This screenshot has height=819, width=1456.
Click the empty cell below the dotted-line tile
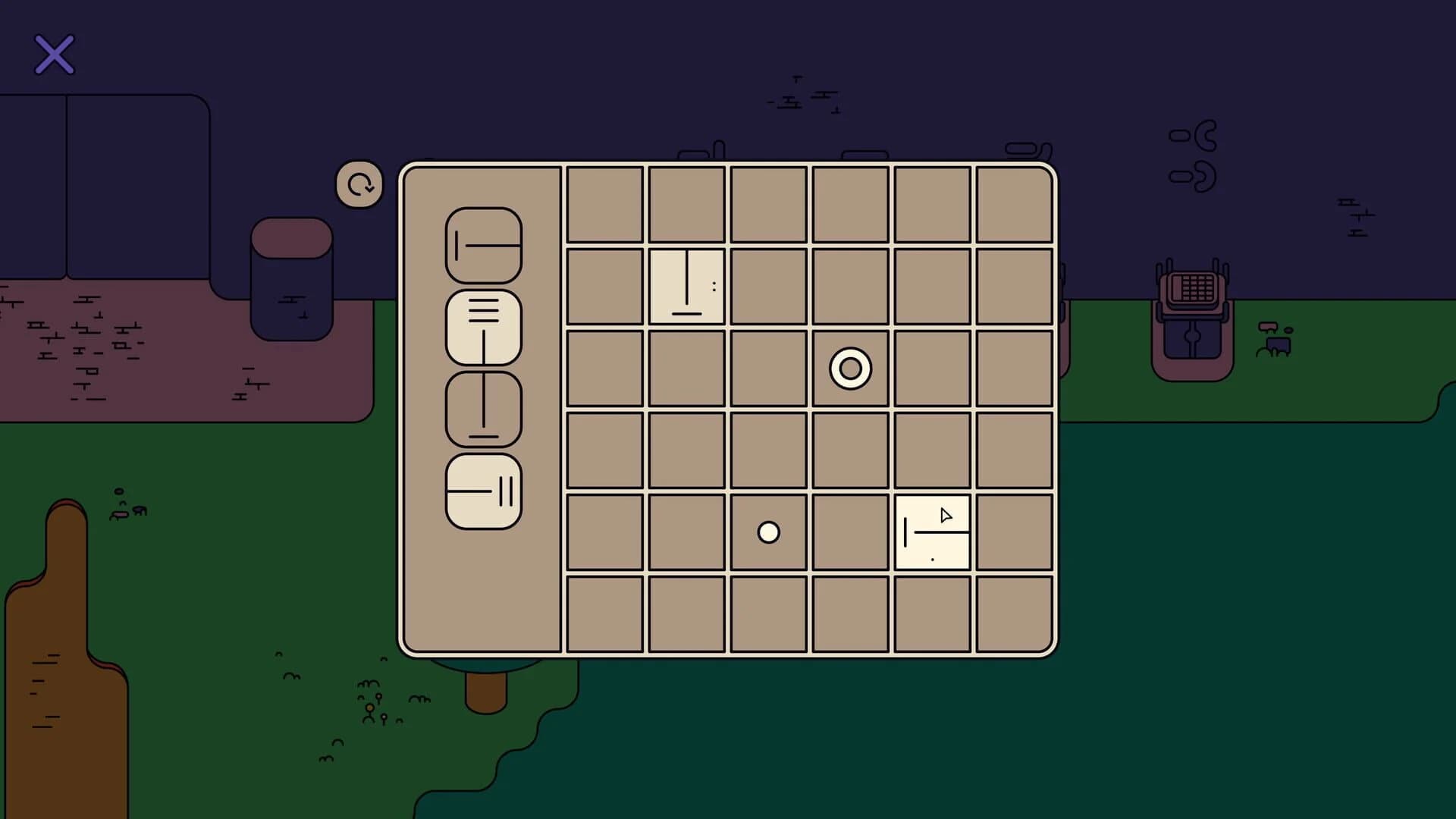686,369
